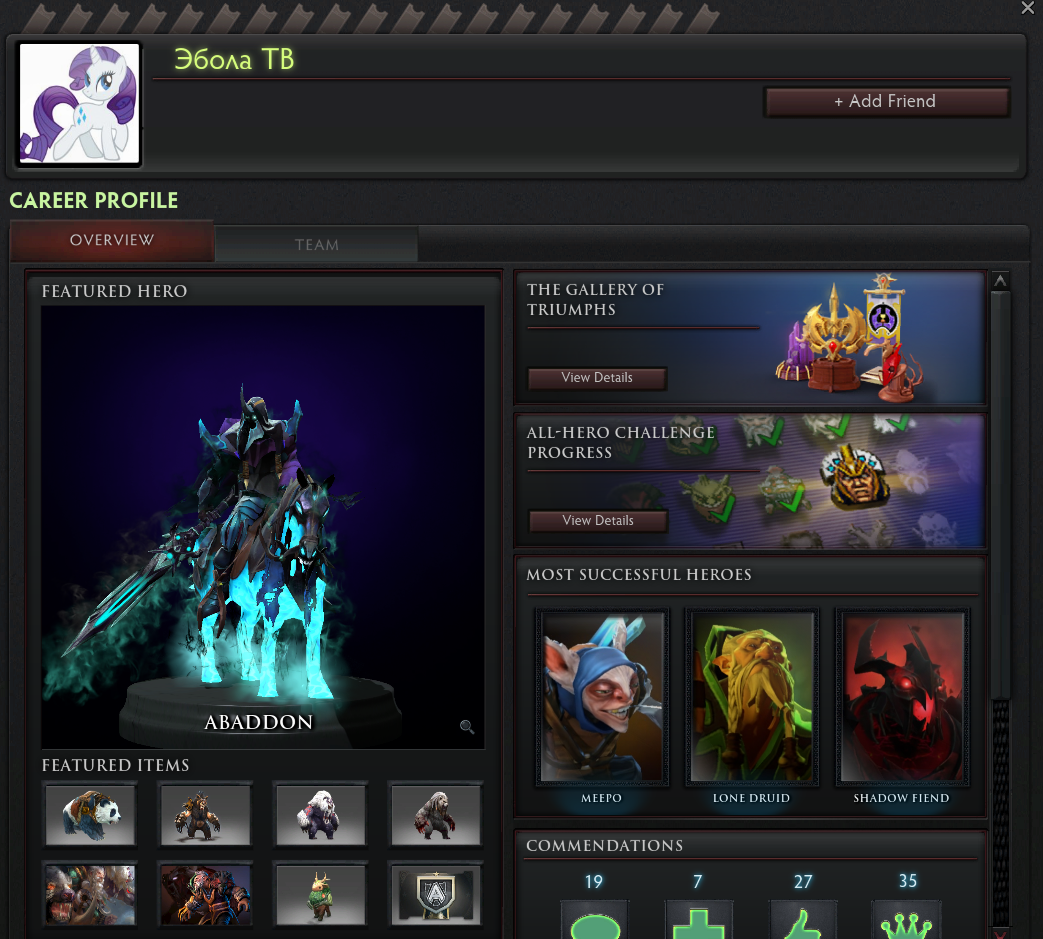Send a friend request with Add Friend
This screenshot has height=939, width=1043.
[x=886, y=101]
